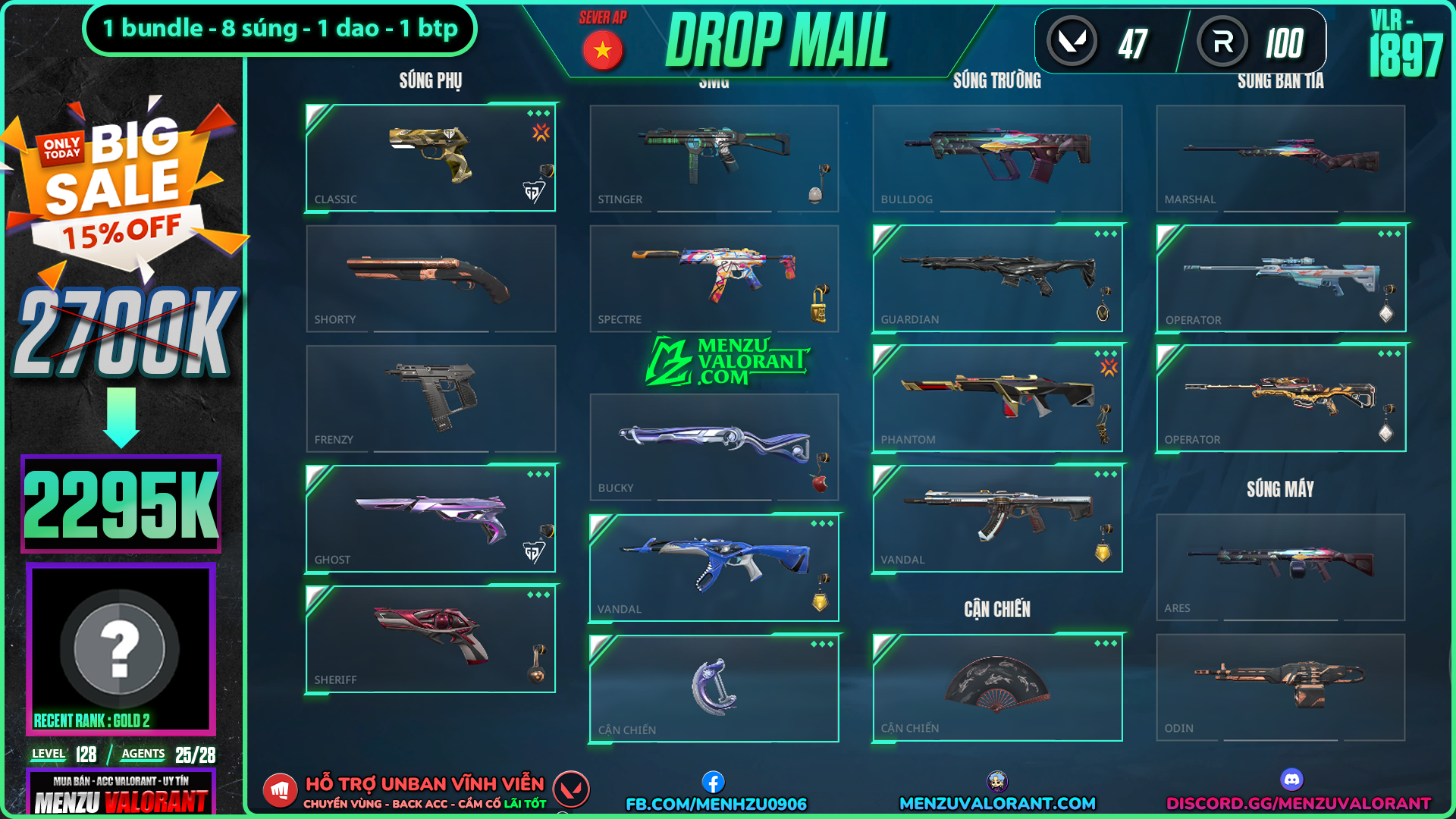Select the Stinger SMG slot
Screen dimensions: 1456x819
pyautogui.click(x=714, y=158)
